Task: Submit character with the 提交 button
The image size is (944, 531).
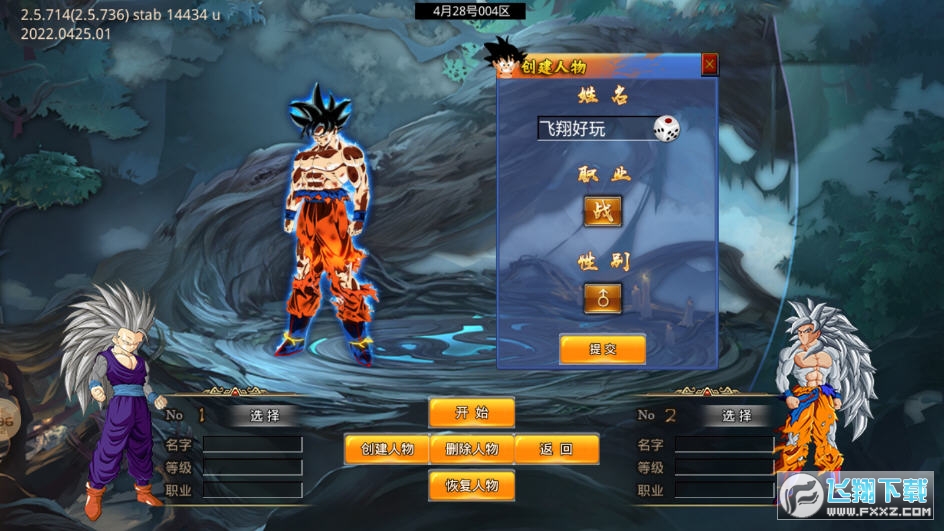Action: pyautogui.click(x=602, y=349)
